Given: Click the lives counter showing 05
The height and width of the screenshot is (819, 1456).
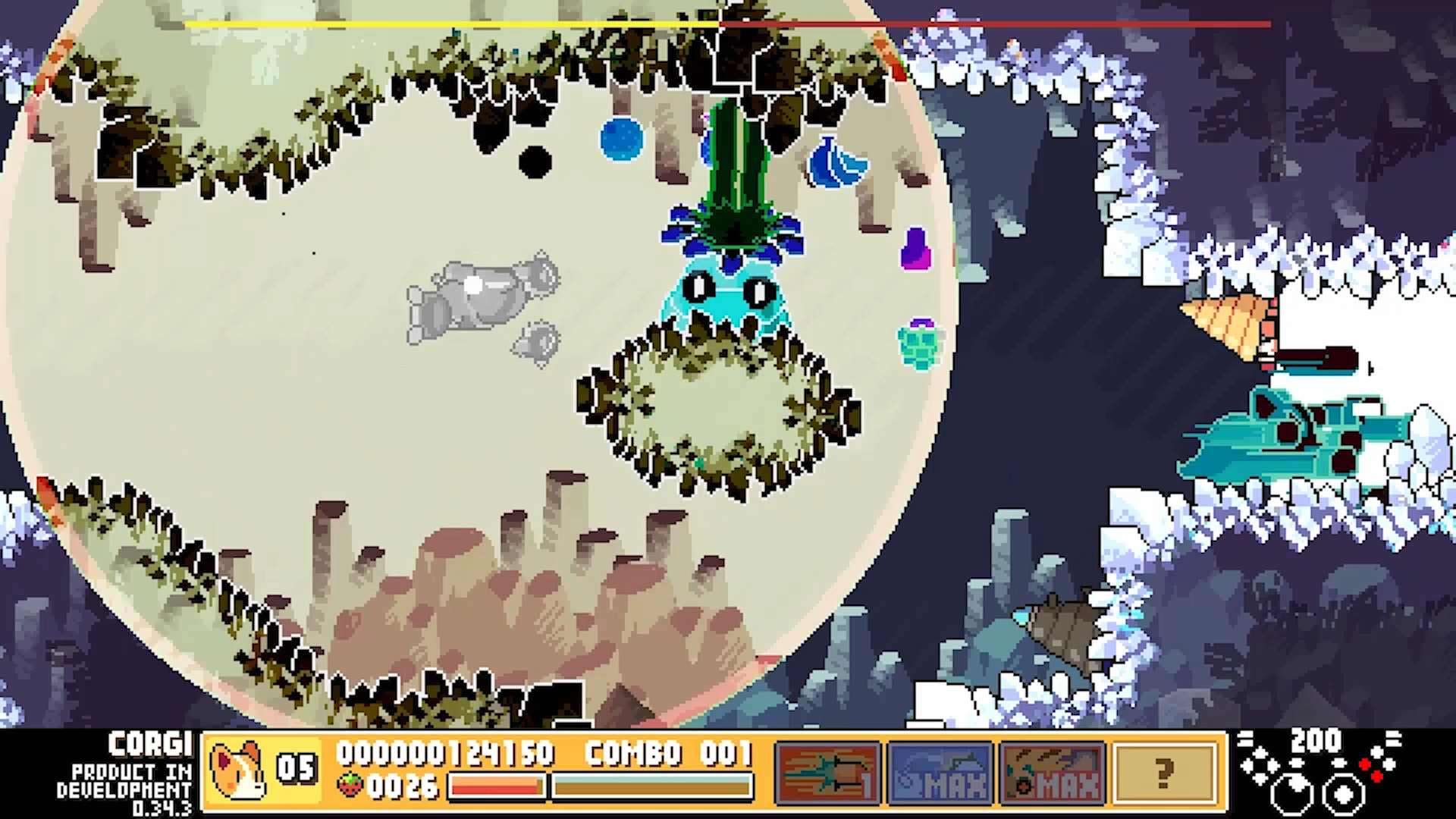Looking at the screenshot, I should (x=298, y=766).
